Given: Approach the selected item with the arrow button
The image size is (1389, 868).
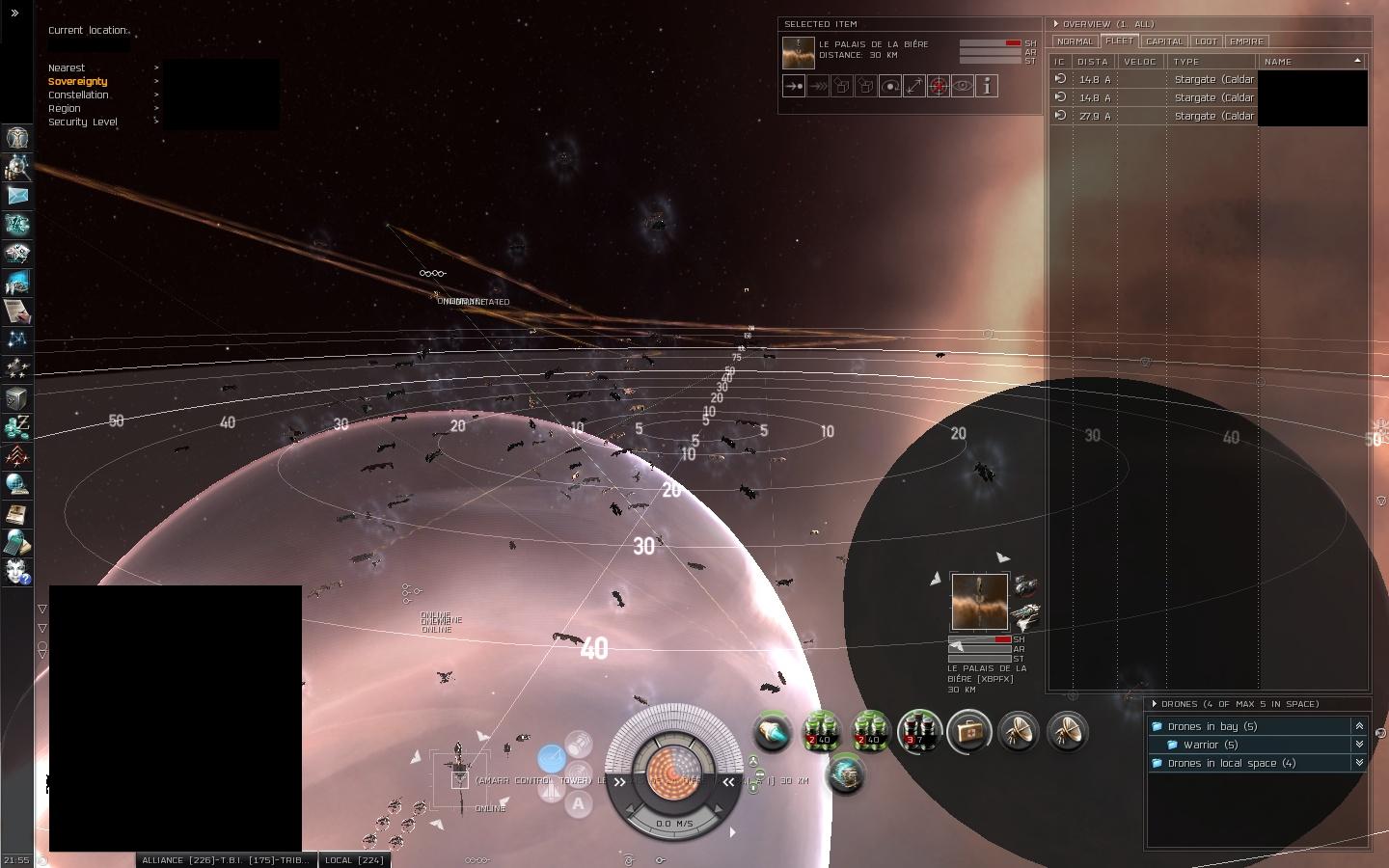Looking at the screenshot, I should (x=794, y=87).
